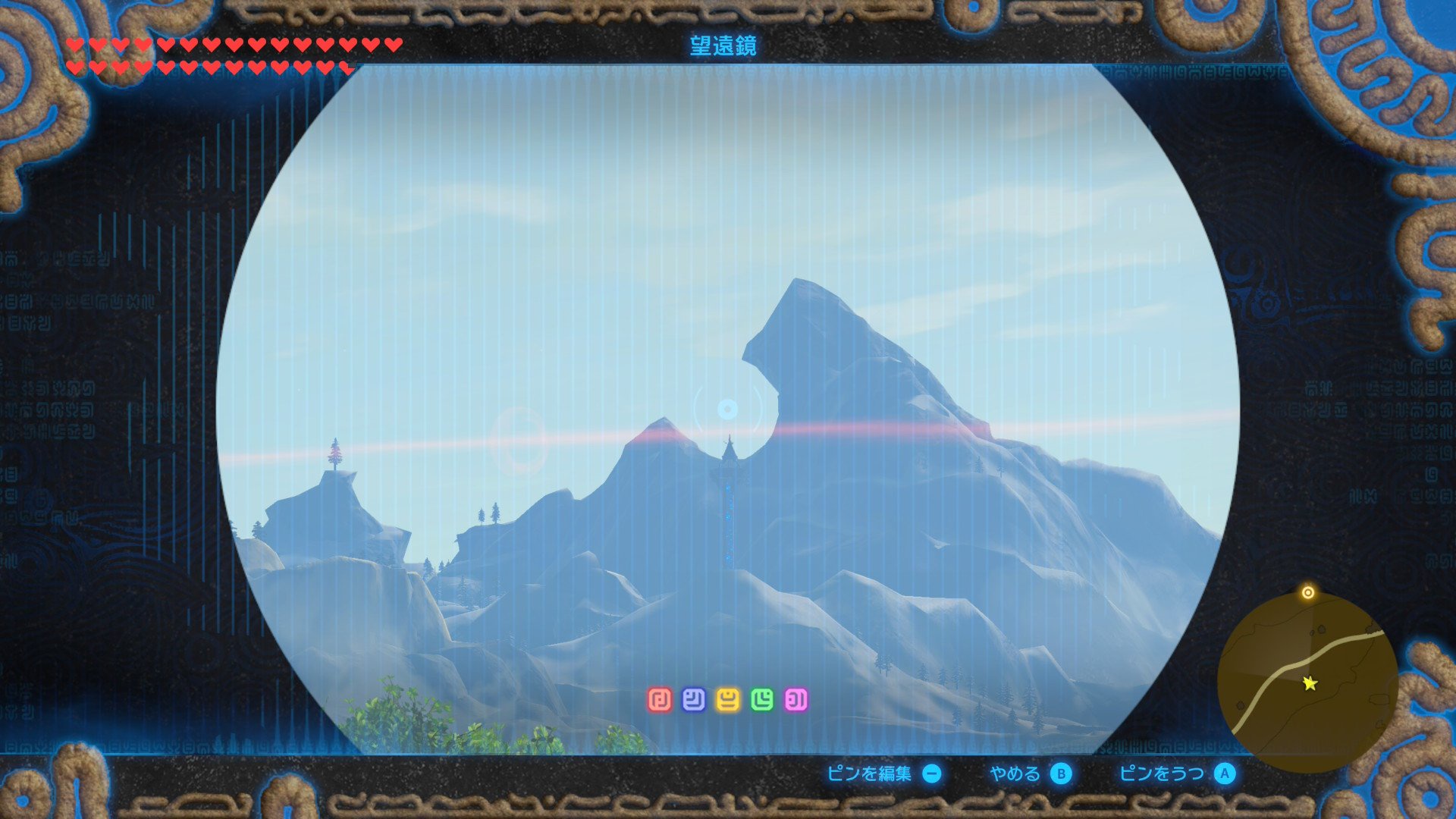
Task: Choose the purple pin stamp
Action: tap(796, 700)
